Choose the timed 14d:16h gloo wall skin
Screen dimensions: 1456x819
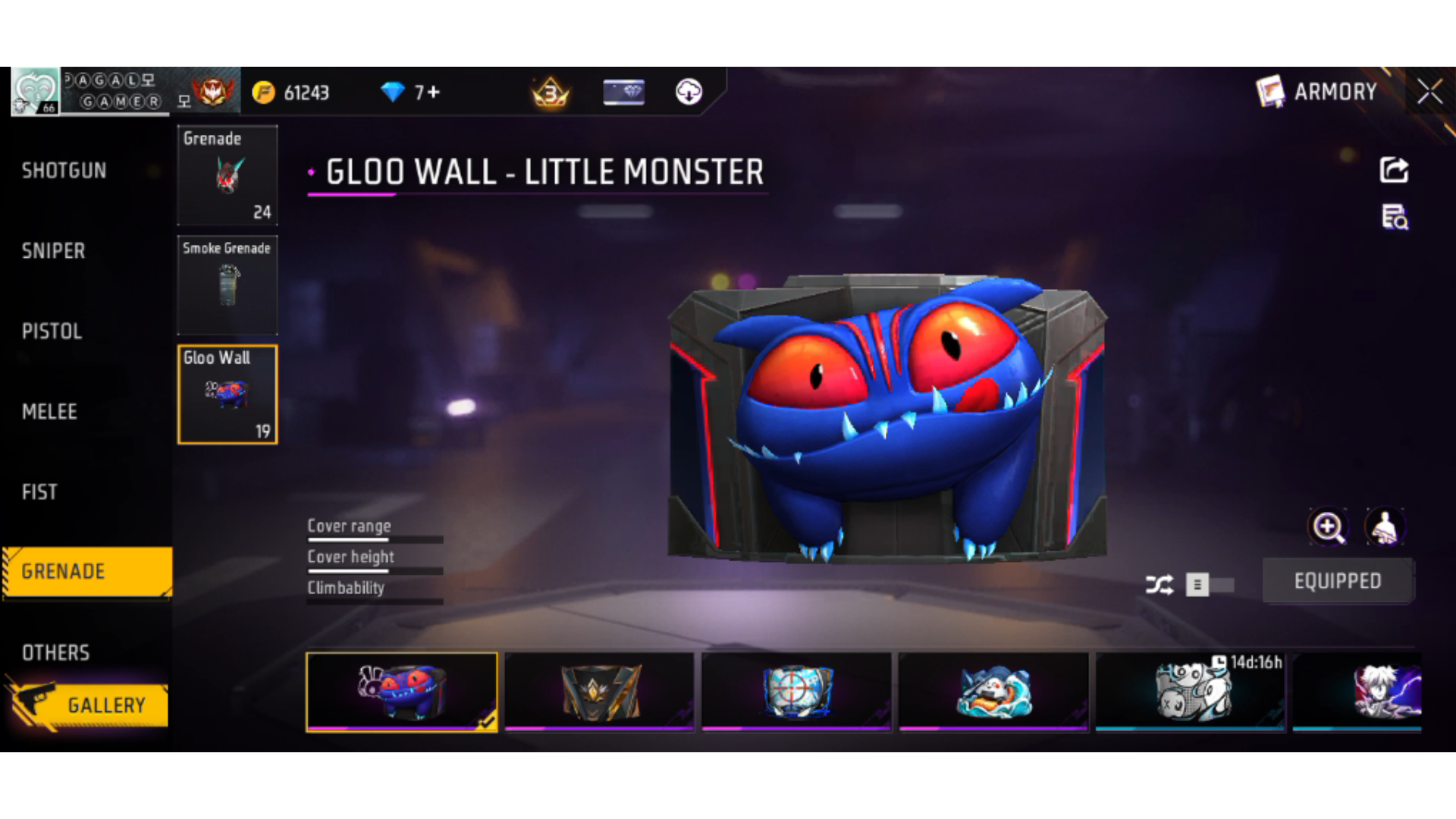click(x=1191, y=692)
